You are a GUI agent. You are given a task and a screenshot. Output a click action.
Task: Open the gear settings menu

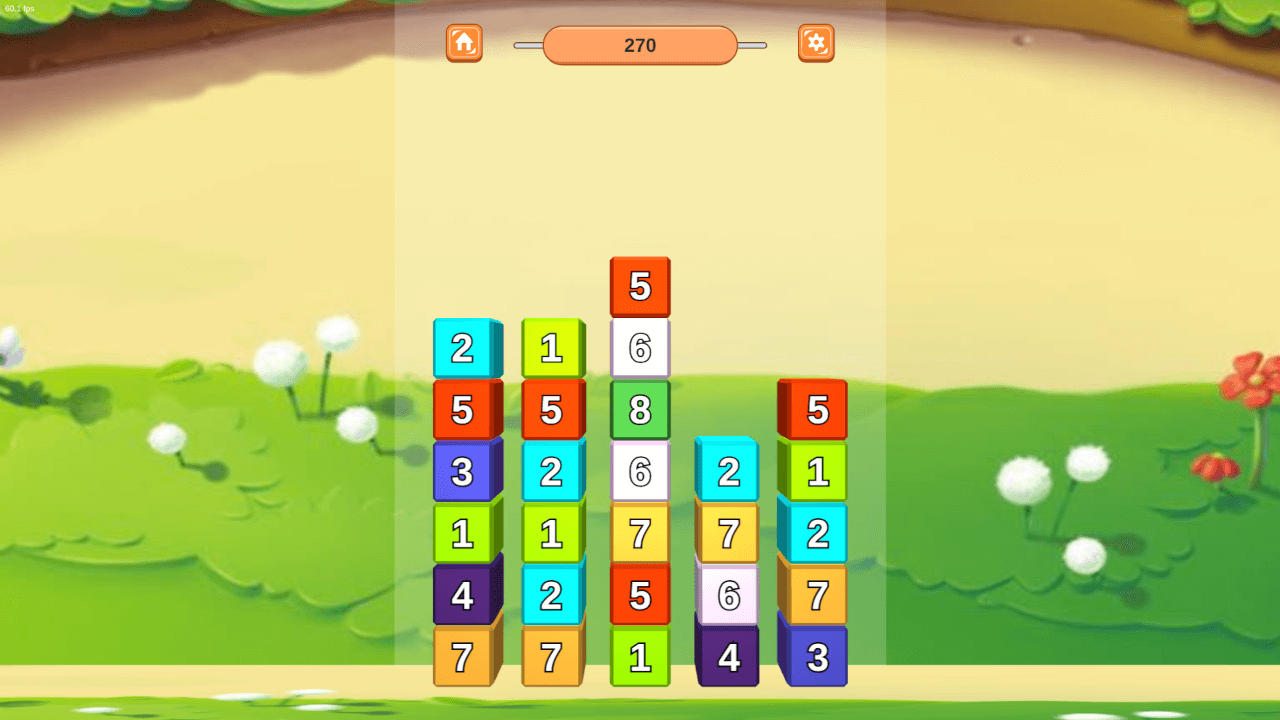[816, 43]
